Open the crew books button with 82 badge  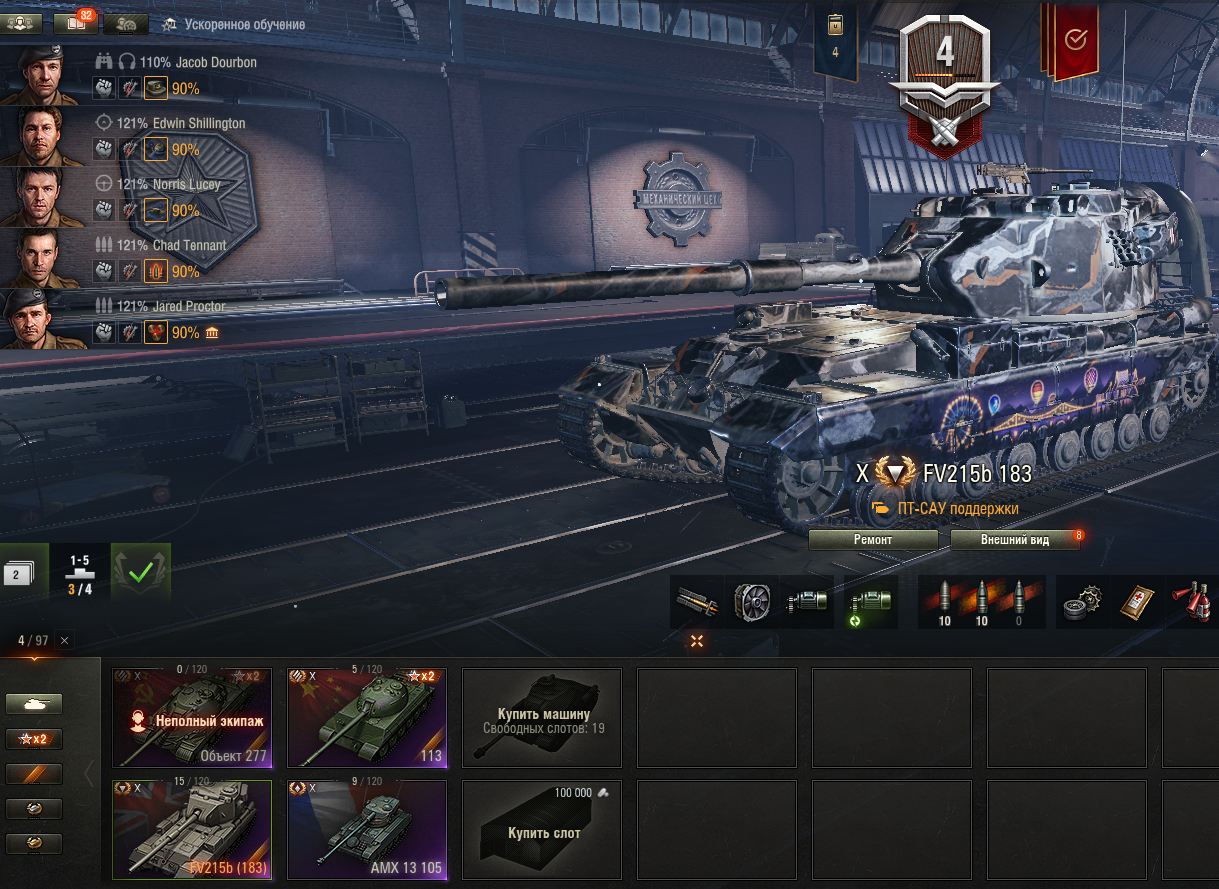point(76,24)
